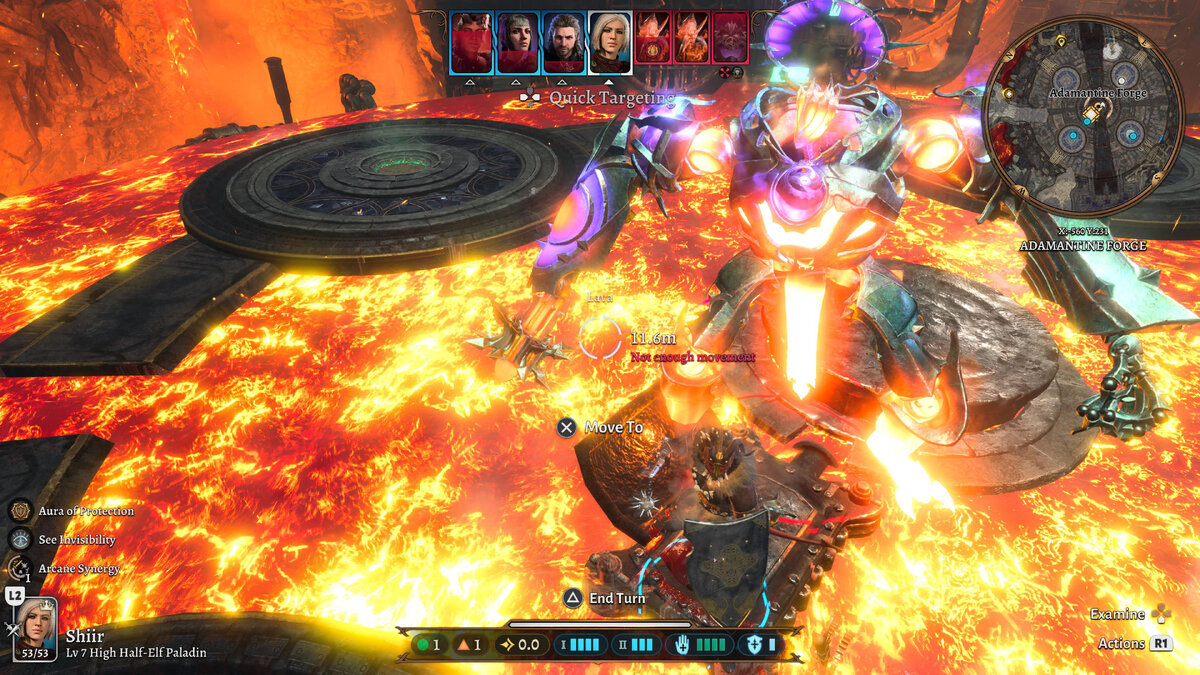The width and height of the screenshot is (1200, 675).
Task: Inspect the Aura of Protection status icon
Action: [x=20, y=511]
